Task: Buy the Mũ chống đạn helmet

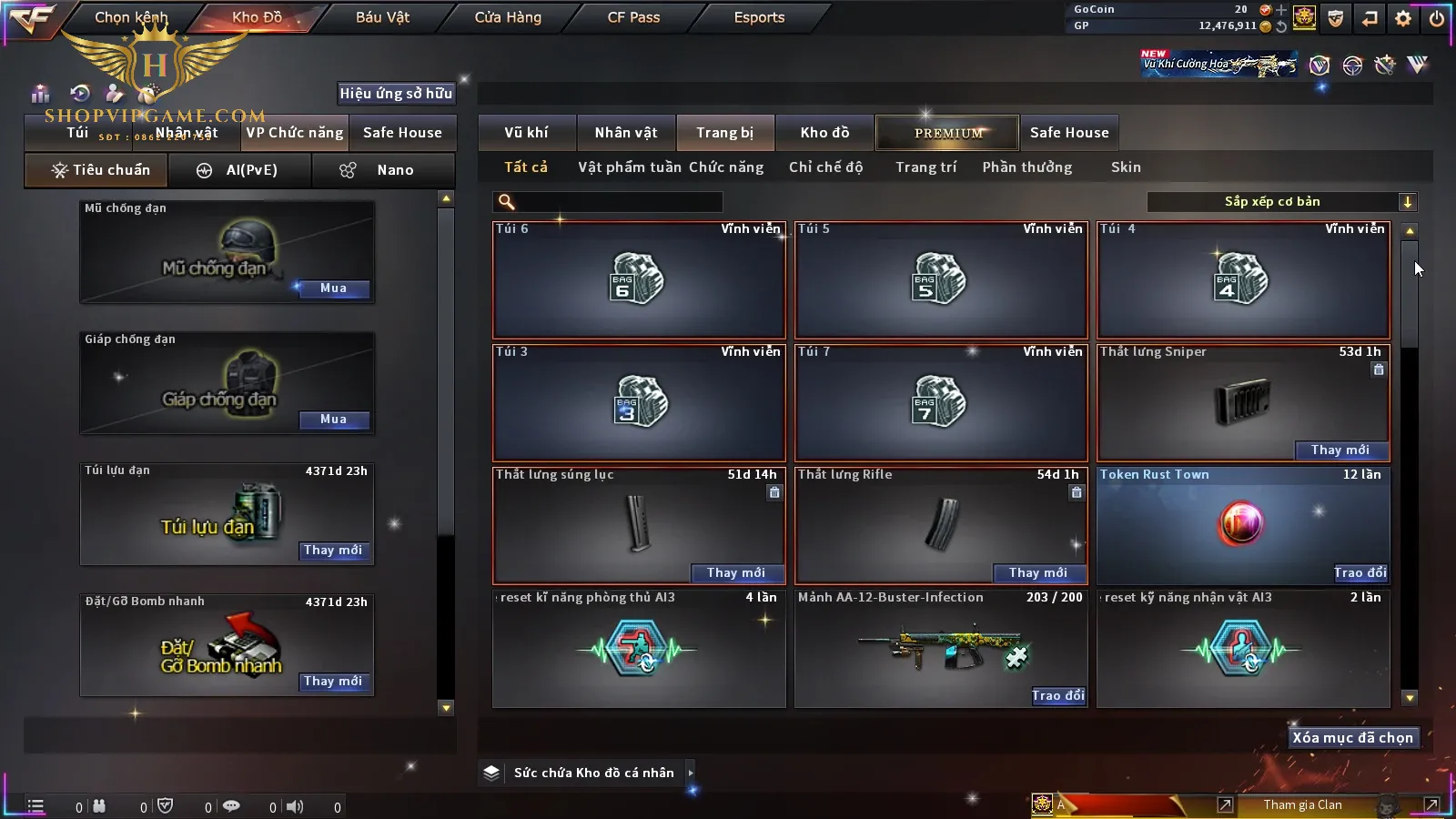Action: [x=333, y=288]
